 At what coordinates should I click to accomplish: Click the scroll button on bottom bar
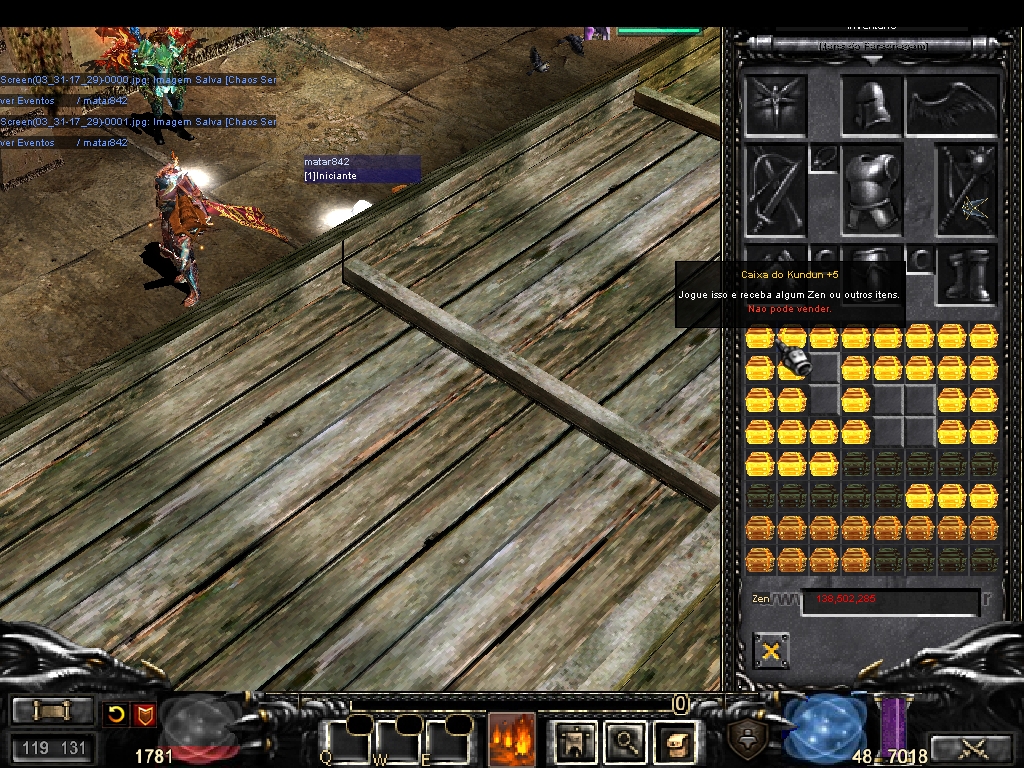(52, 711)
